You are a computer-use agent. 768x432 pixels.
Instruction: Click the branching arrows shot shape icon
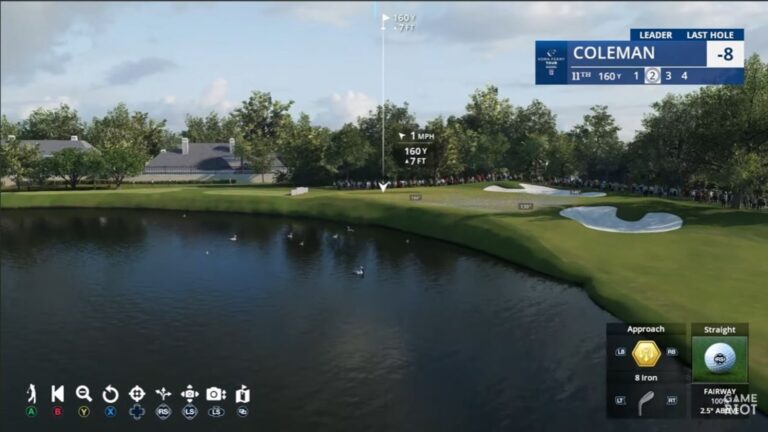point(163,394)
